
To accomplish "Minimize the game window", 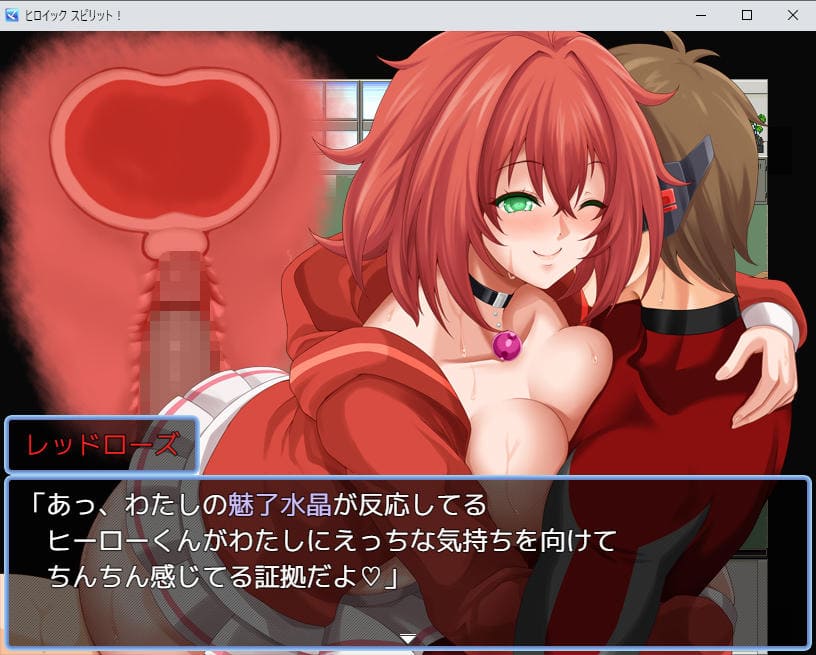I will pyautogui.click(x=700, y=15).
